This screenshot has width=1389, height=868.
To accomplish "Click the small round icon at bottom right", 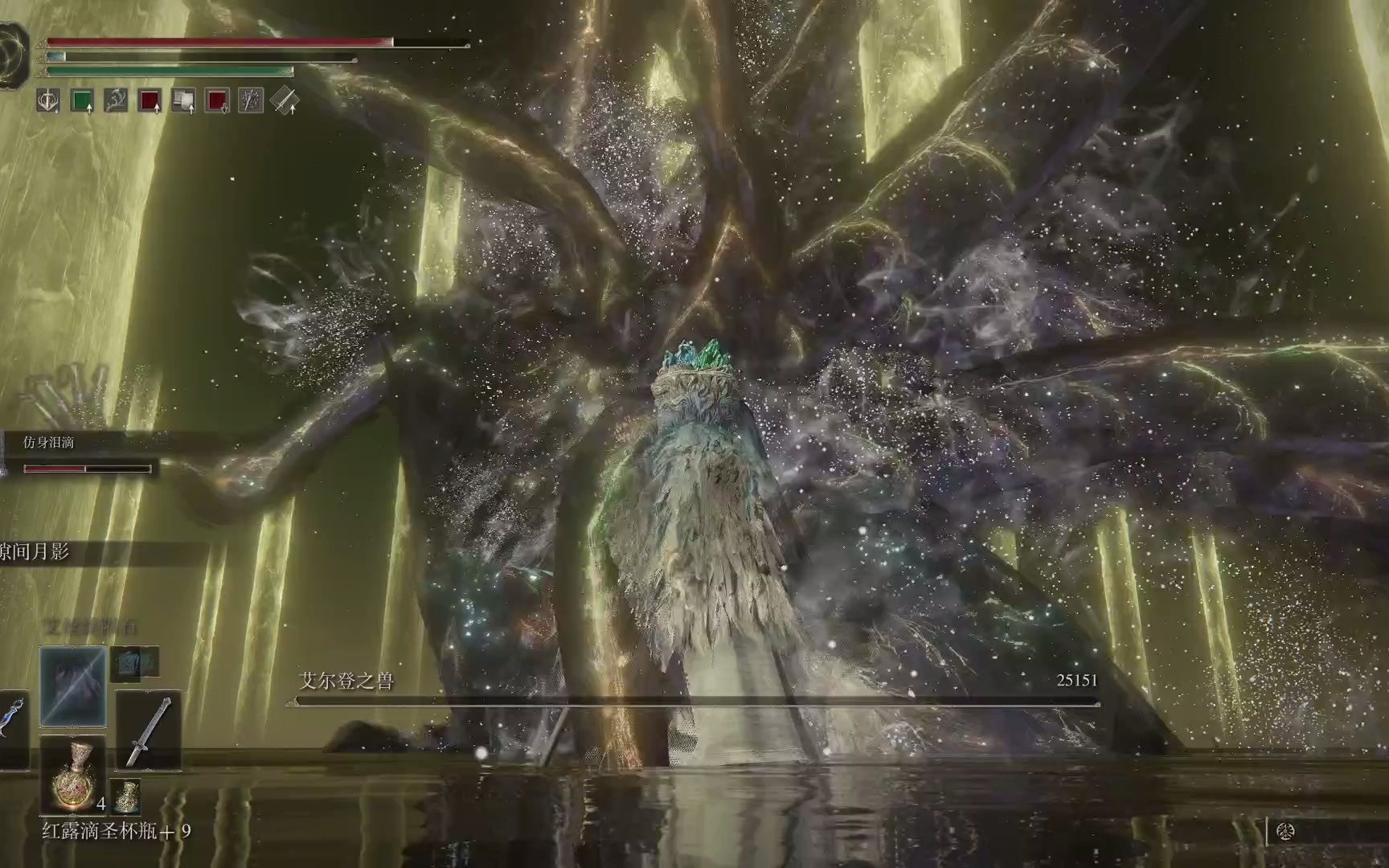I will (x=1285, y=832).
